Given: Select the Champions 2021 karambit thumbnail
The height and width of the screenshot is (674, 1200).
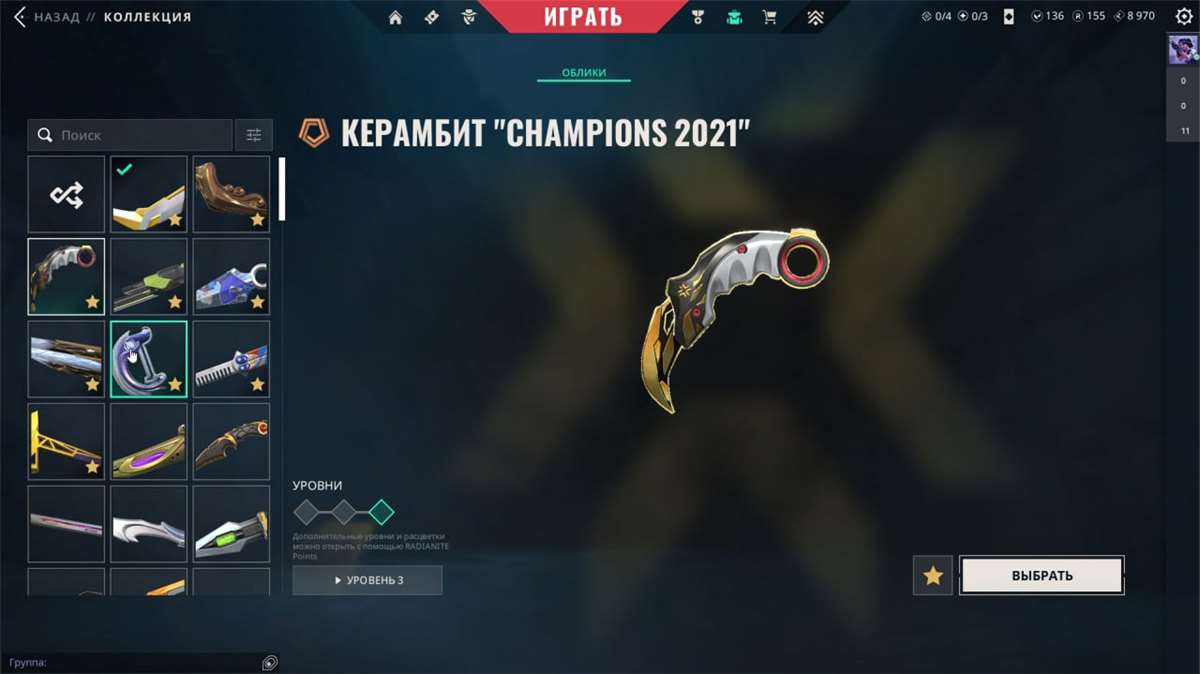Looking at the screenshot, I should [66, 276].
